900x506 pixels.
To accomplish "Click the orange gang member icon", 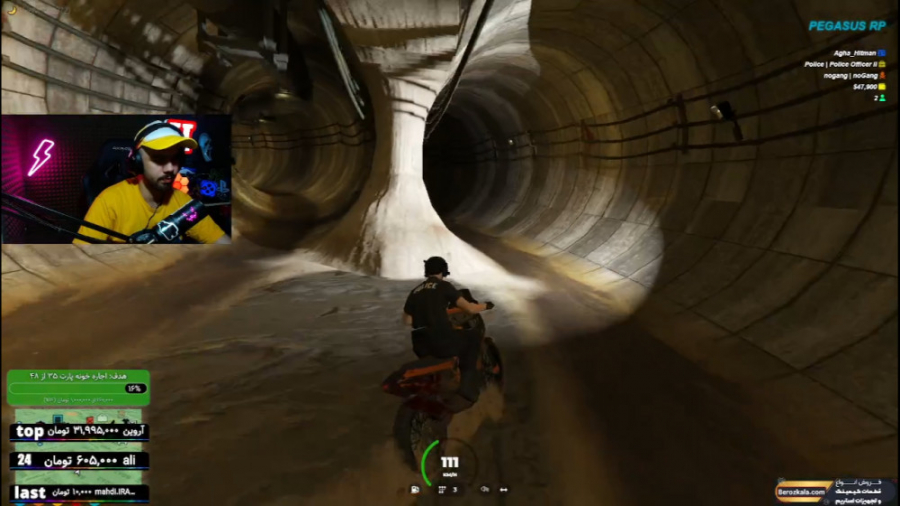I will 881,76.
